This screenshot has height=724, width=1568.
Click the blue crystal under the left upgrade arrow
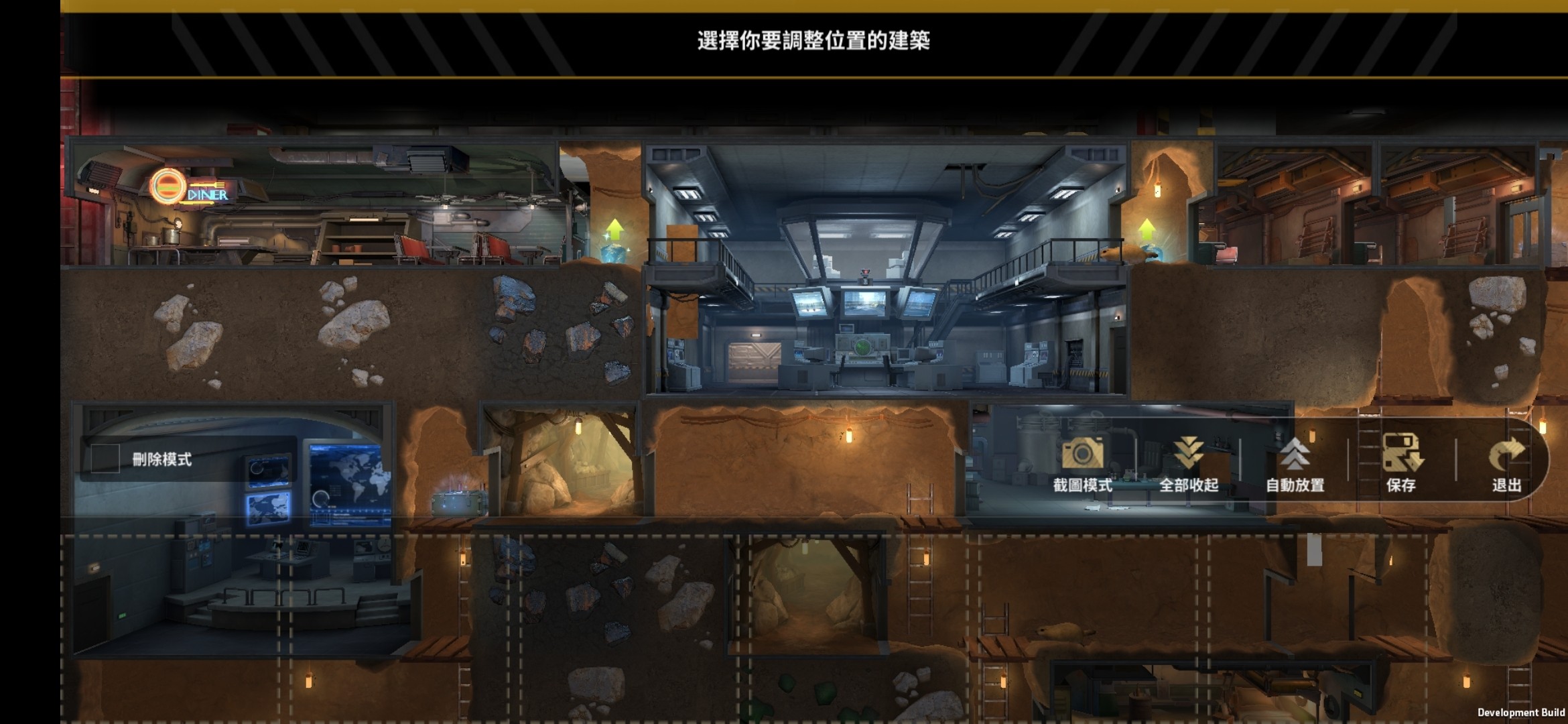point(613,253)
